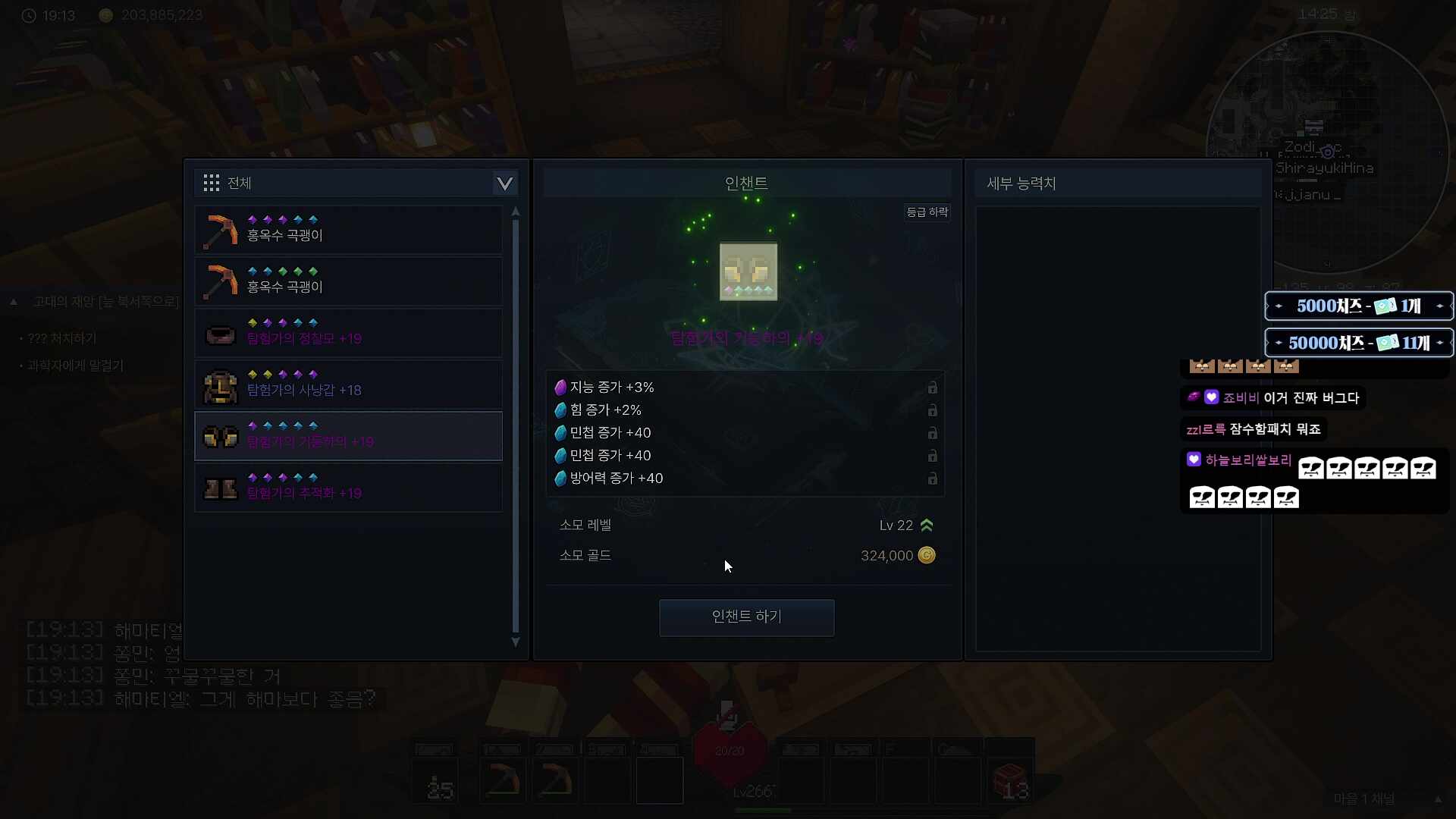Screen dimensions: 1456x819
Task: Click the 등급 하락 label
Action: (928, 212)
